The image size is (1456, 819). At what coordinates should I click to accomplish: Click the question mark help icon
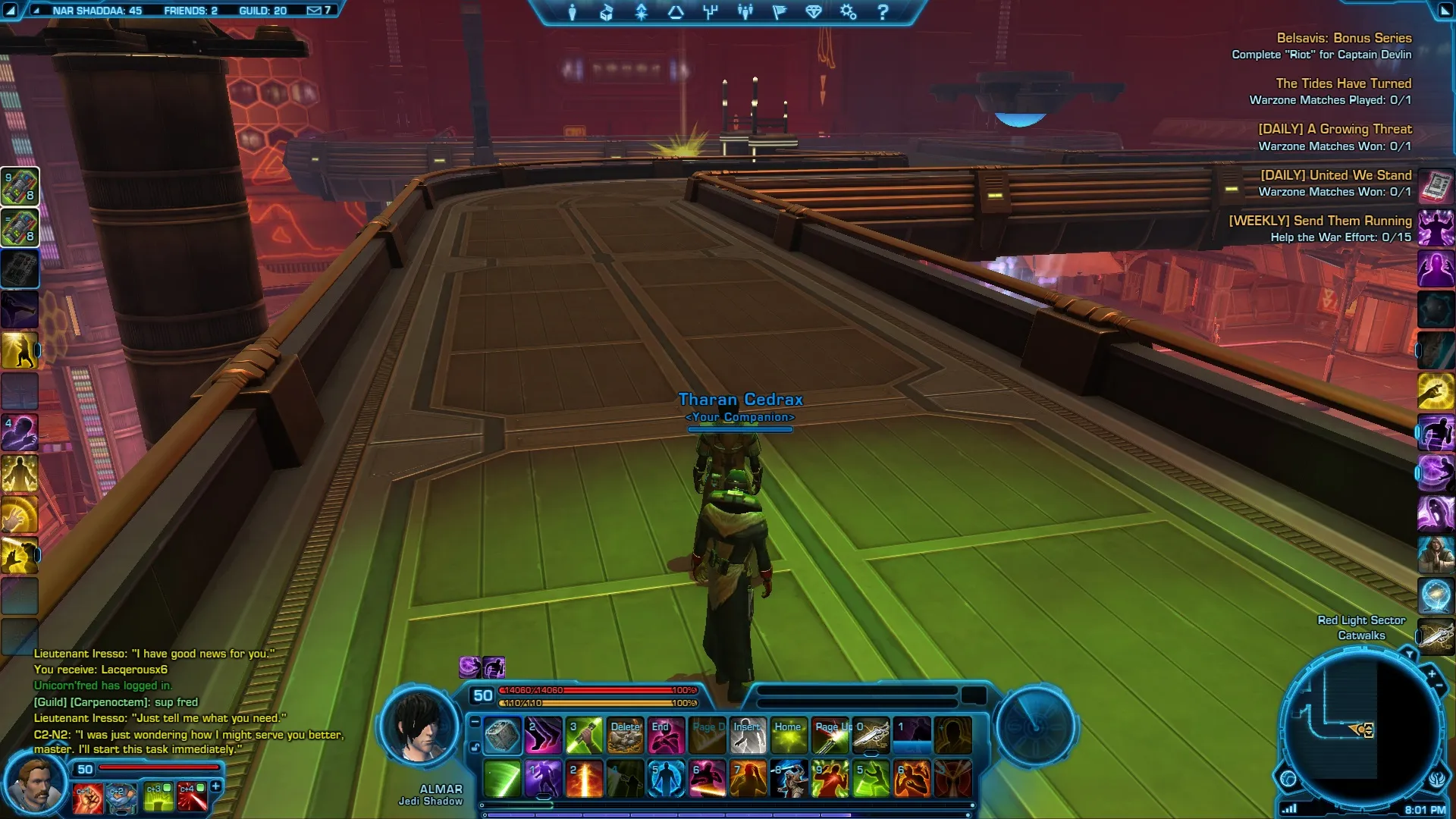(x=883, y=12)
